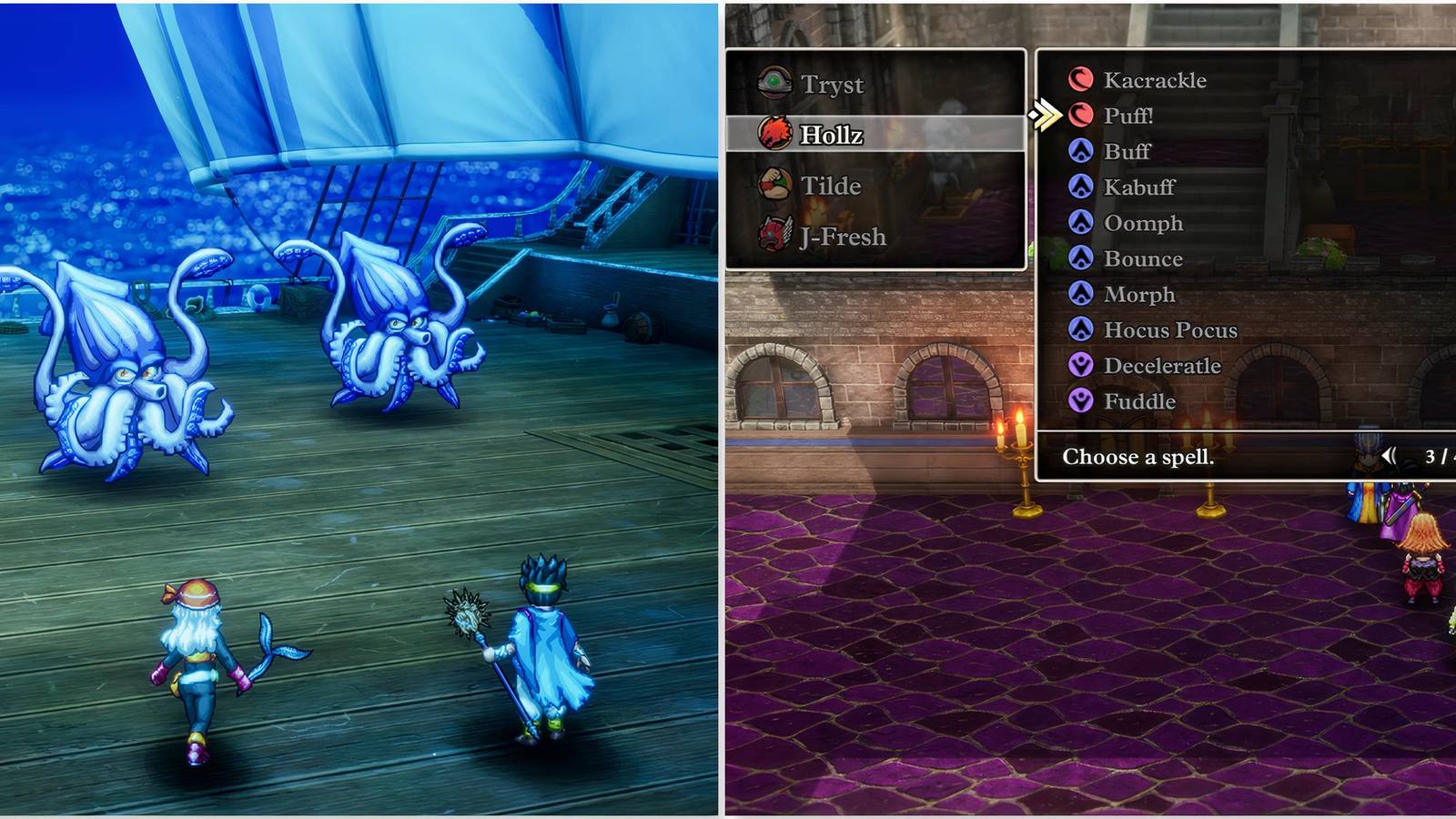The width and height of the screenshot is (1456, 819).
Task: Choose the Kabuff spell
Action: pos(1139,187)
